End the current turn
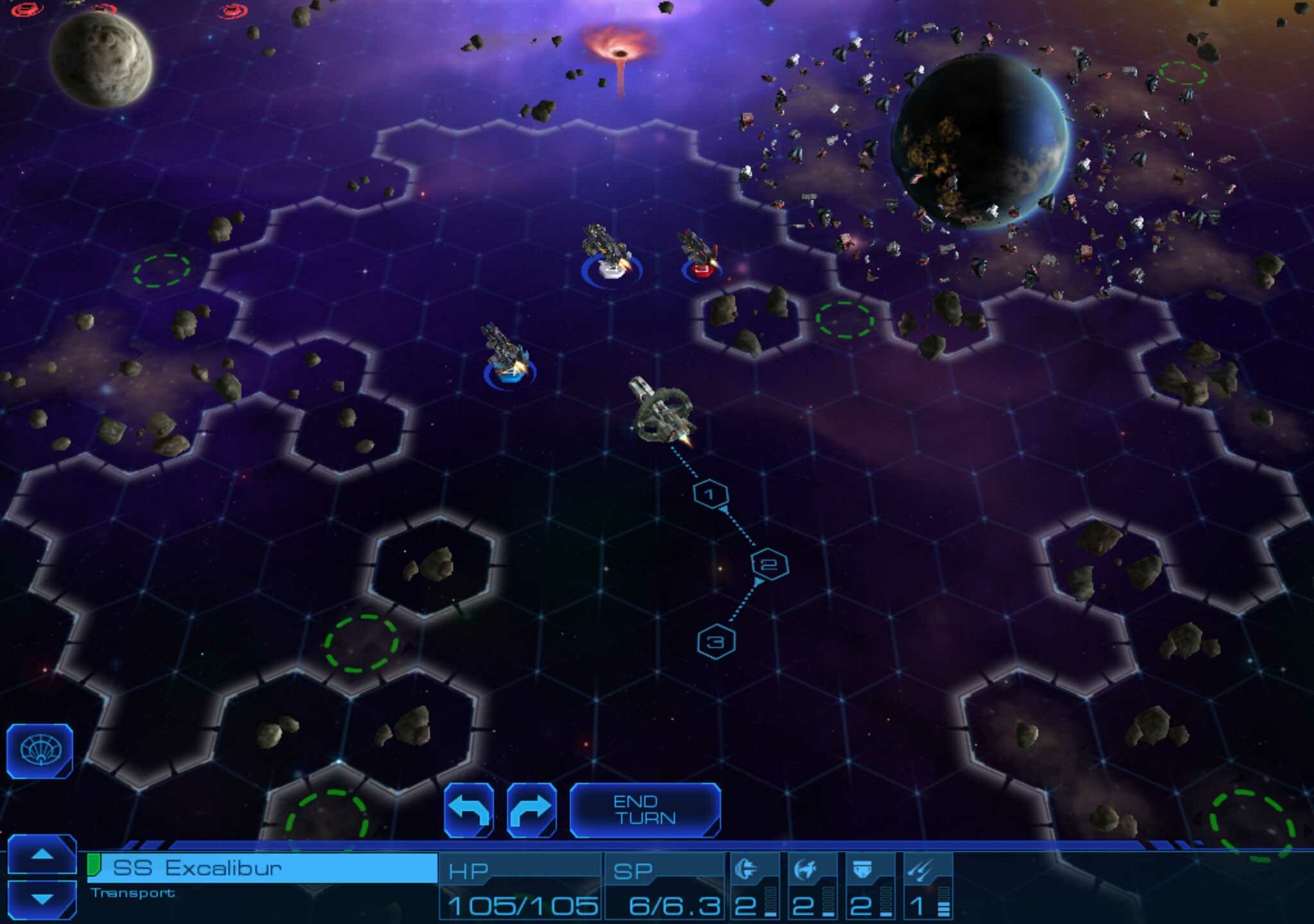Screen dimensions: 1314x924 pos(645,810)
